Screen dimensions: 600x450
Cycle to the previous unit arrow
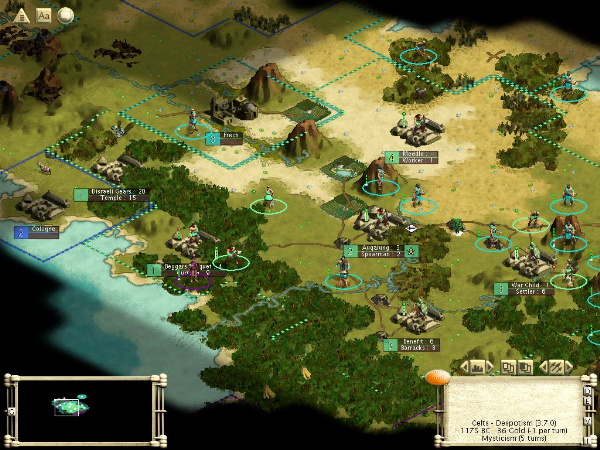pos(542,368)
